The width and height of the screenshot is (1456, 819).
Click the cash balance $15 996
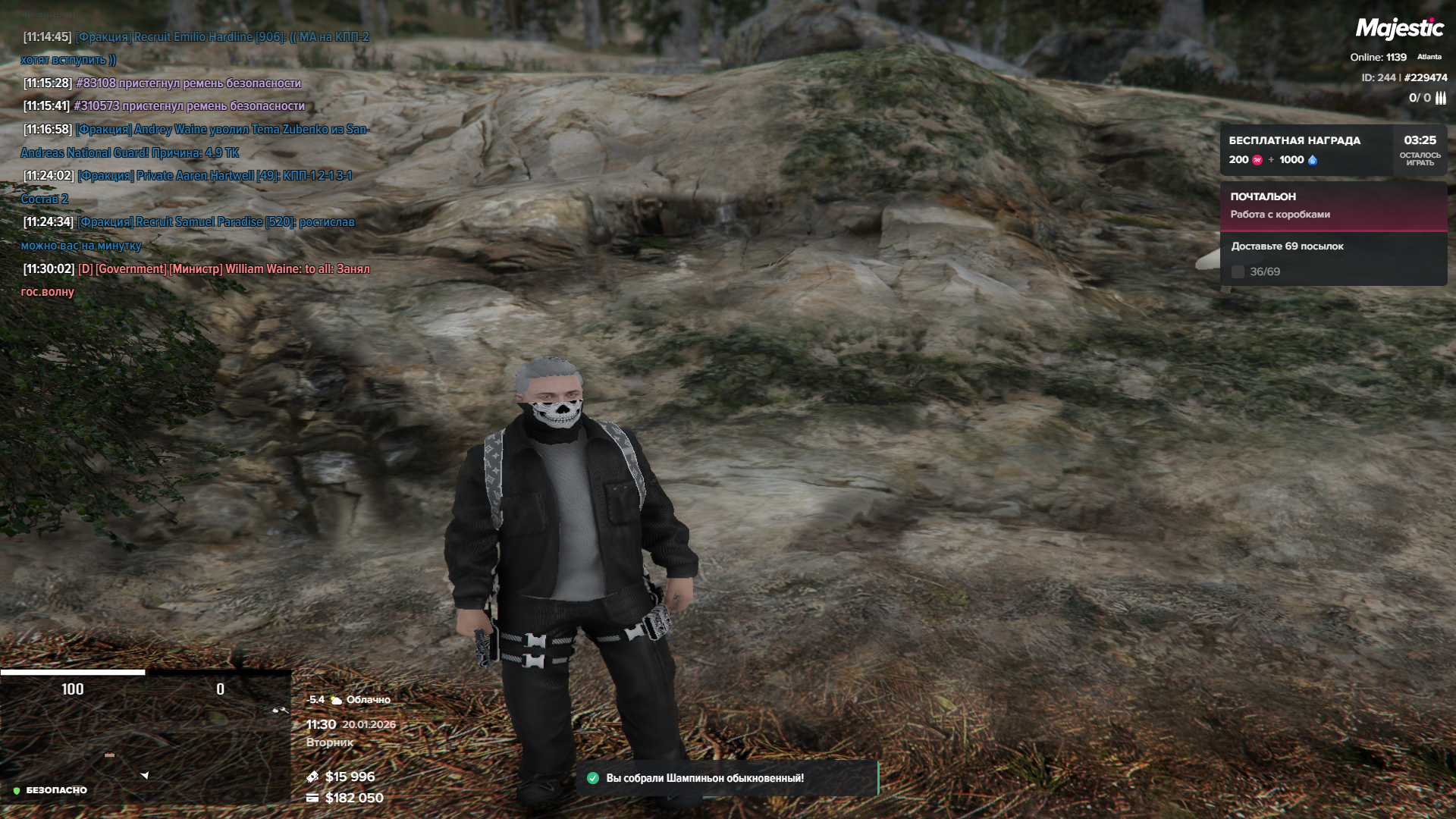click(350, 777)
